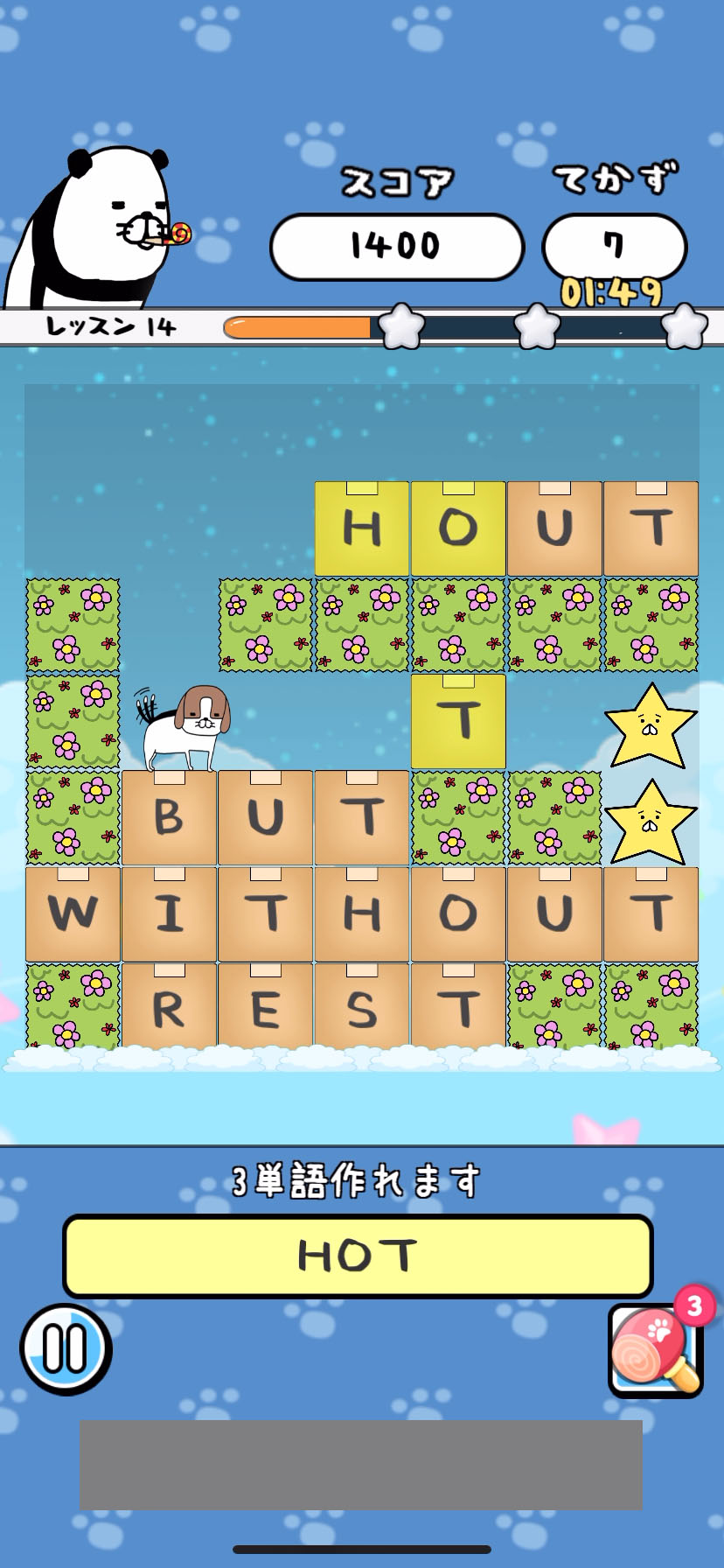
Task: Select the E letter tile
Action: click(266, 1009)
